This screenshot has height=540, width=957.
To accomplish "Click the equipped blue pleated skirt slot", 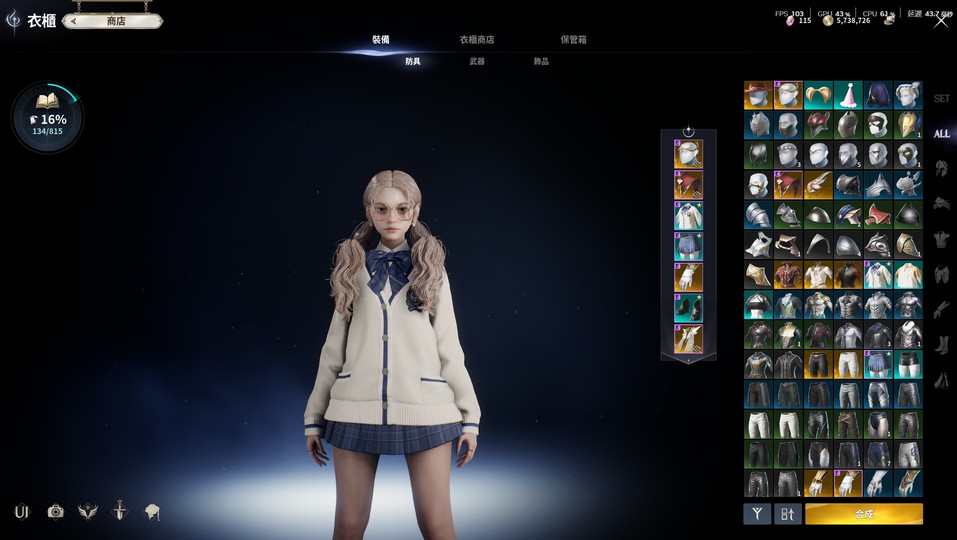I will coord(688,247).
